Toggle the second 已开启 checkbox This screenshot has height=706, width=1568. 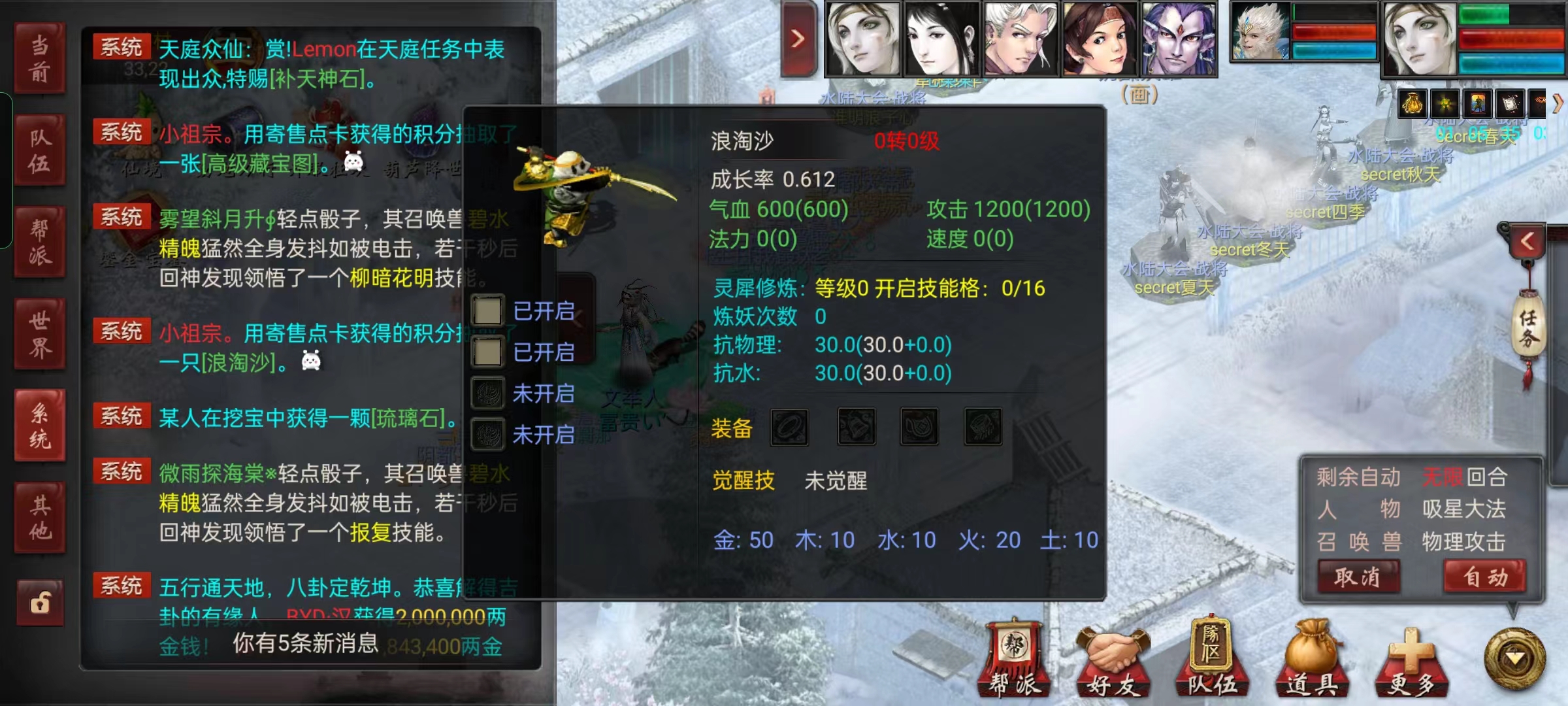point(487,351)
